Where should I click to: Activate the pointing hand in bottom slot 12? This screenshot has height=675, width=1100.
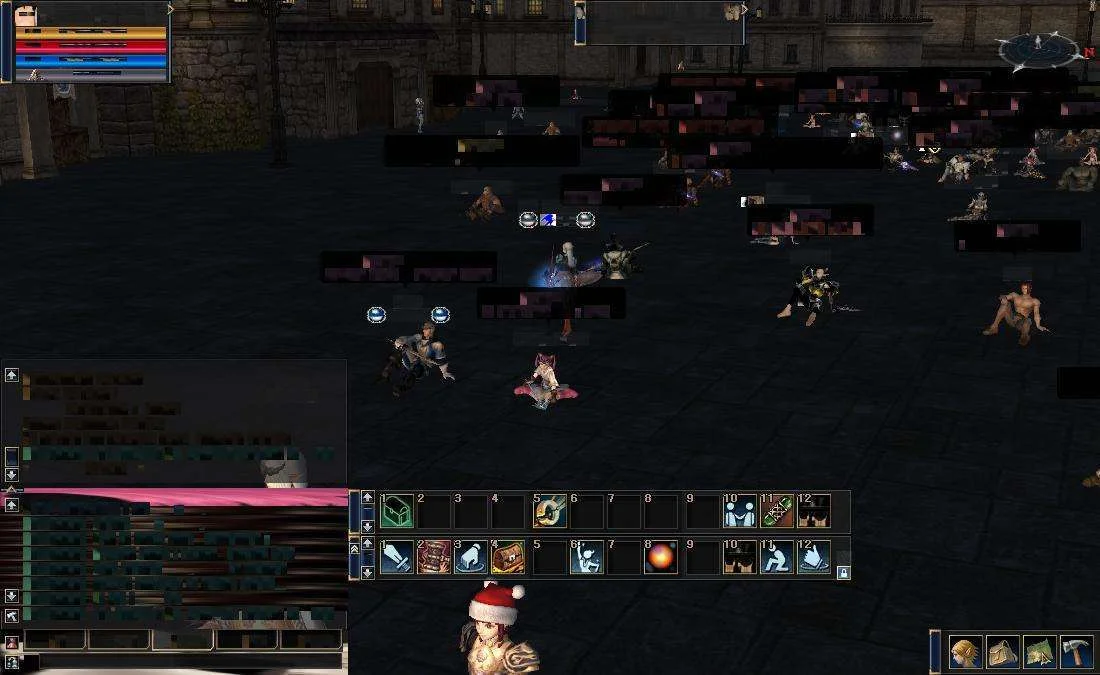click(x=814, y=558)
